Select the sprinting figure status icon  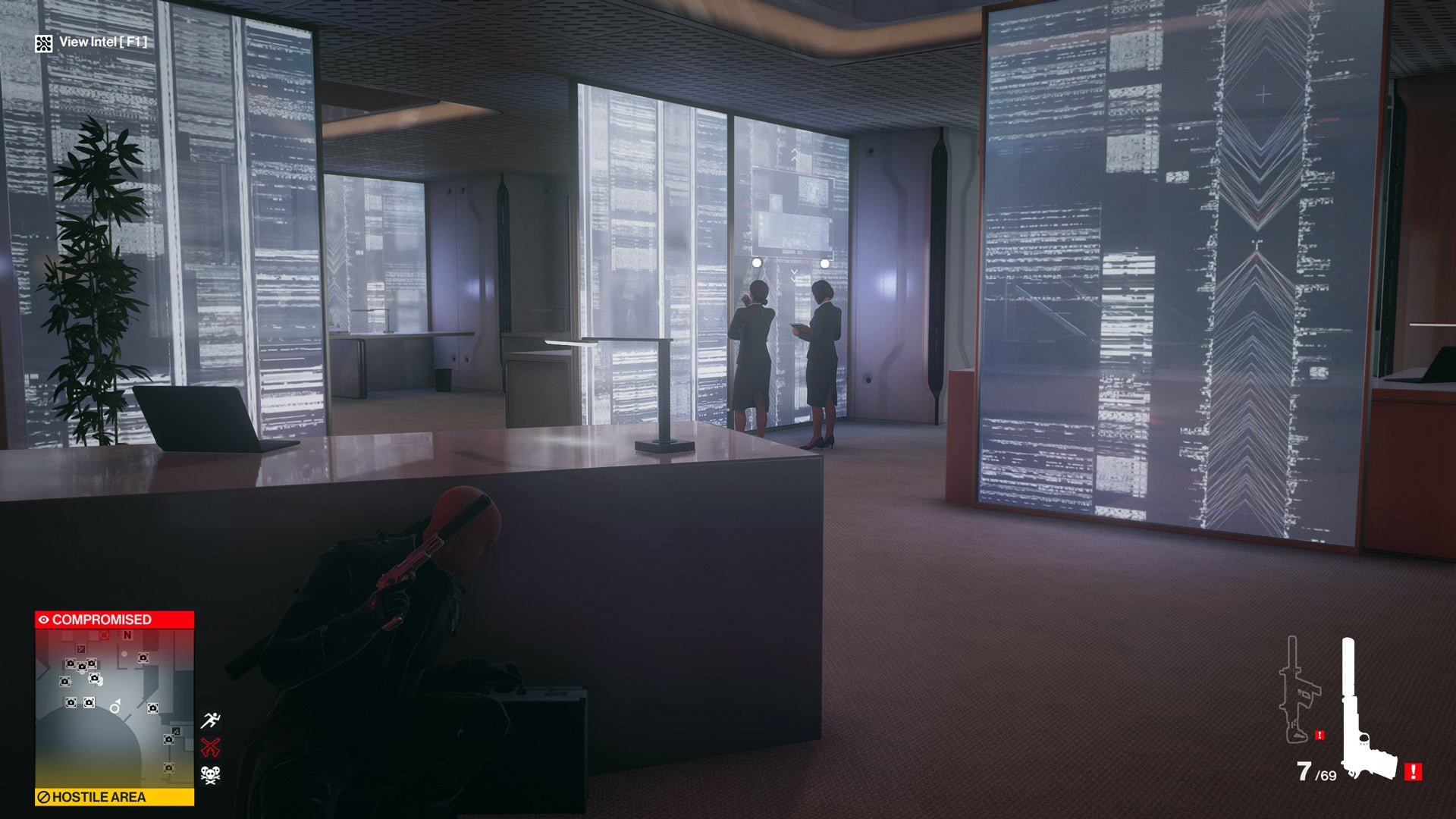click(211, 720)
